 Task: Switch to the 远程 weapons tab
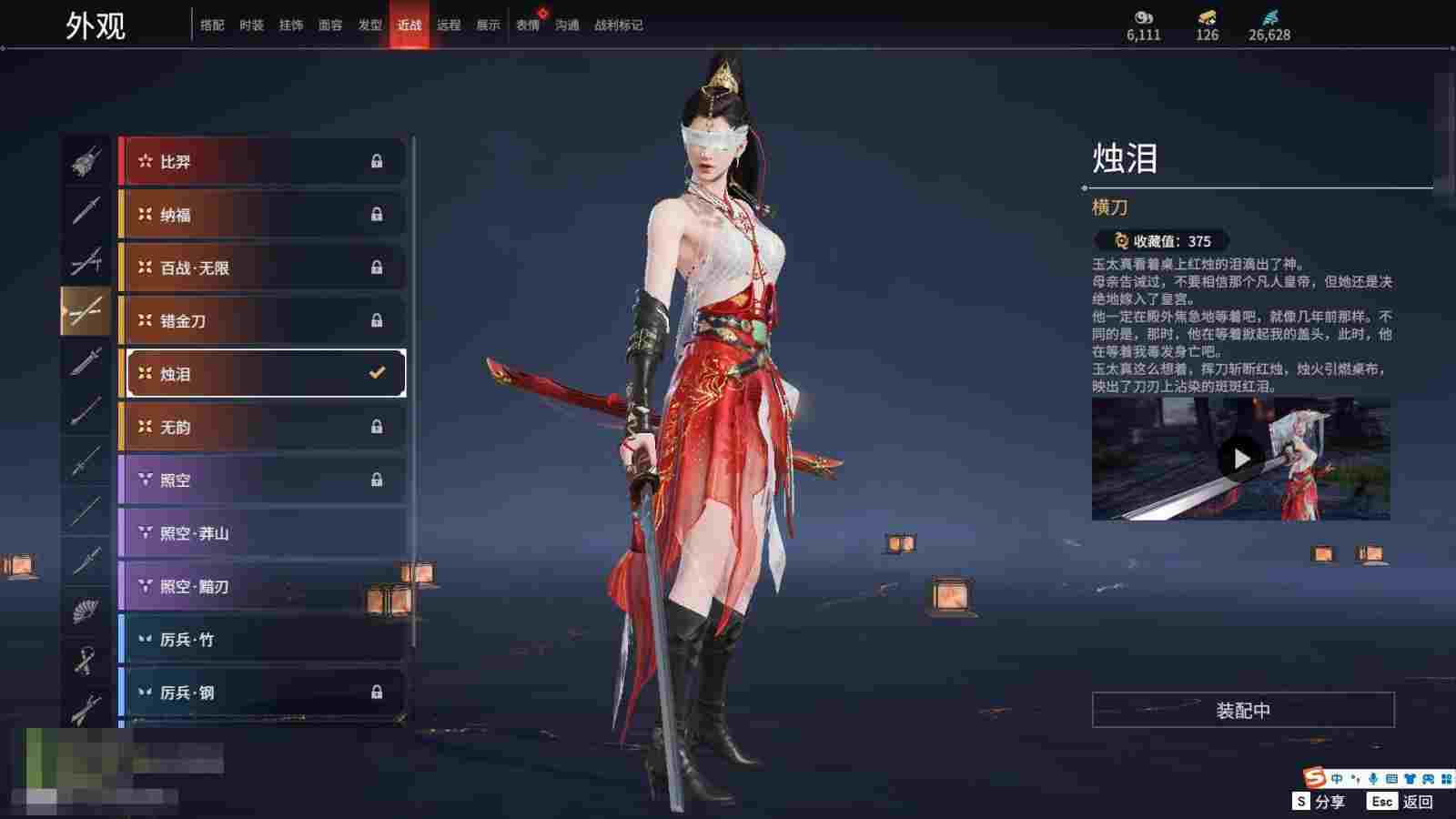449,25
